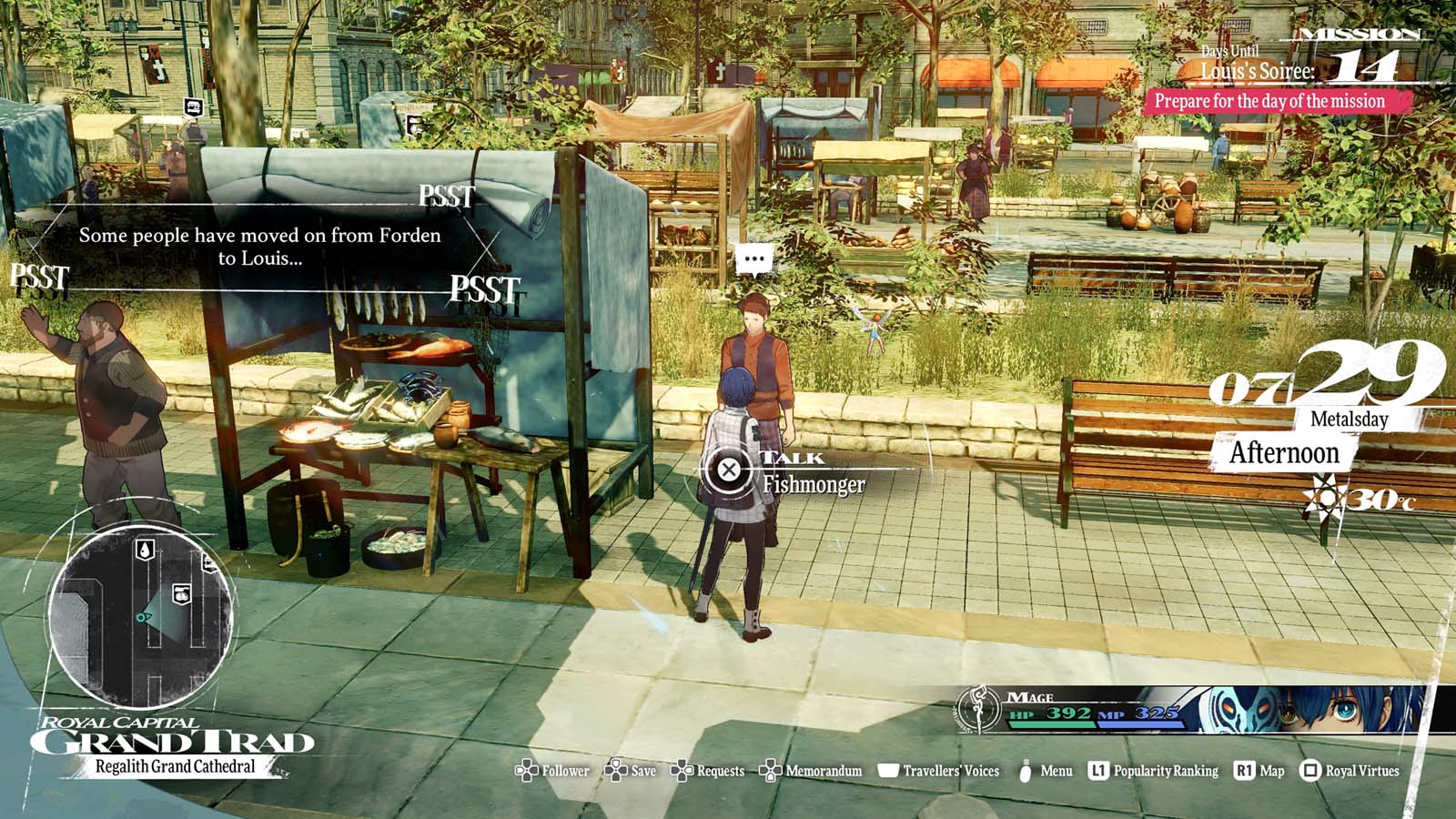Select the protagonist portrait in party bar
This screenshot has width=1456, height=819.
pyautogui.click(x=1338, y=710)
